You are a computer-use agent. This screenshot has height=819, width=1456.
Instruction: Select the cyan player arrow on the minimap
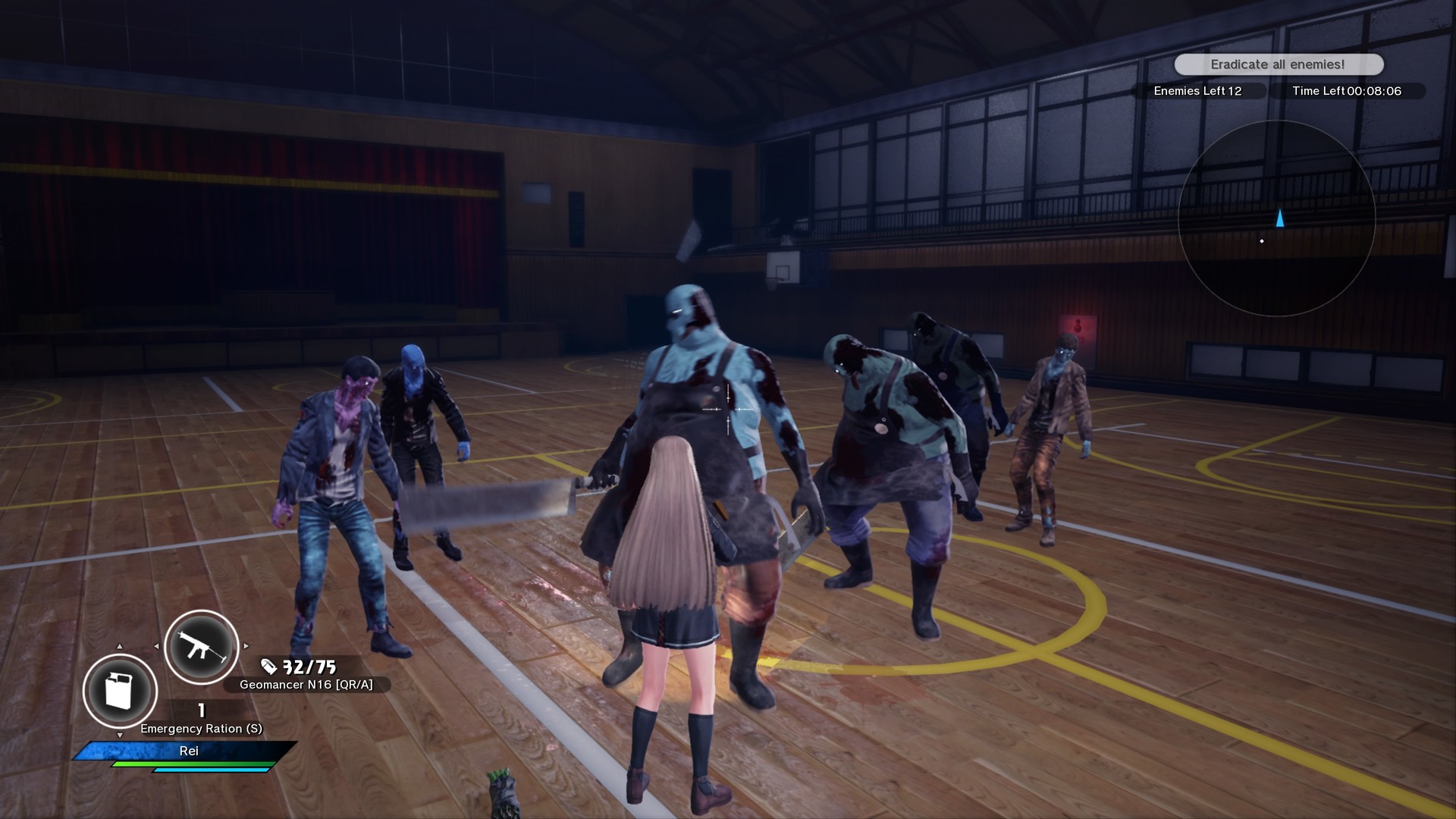click(1280, 218)
